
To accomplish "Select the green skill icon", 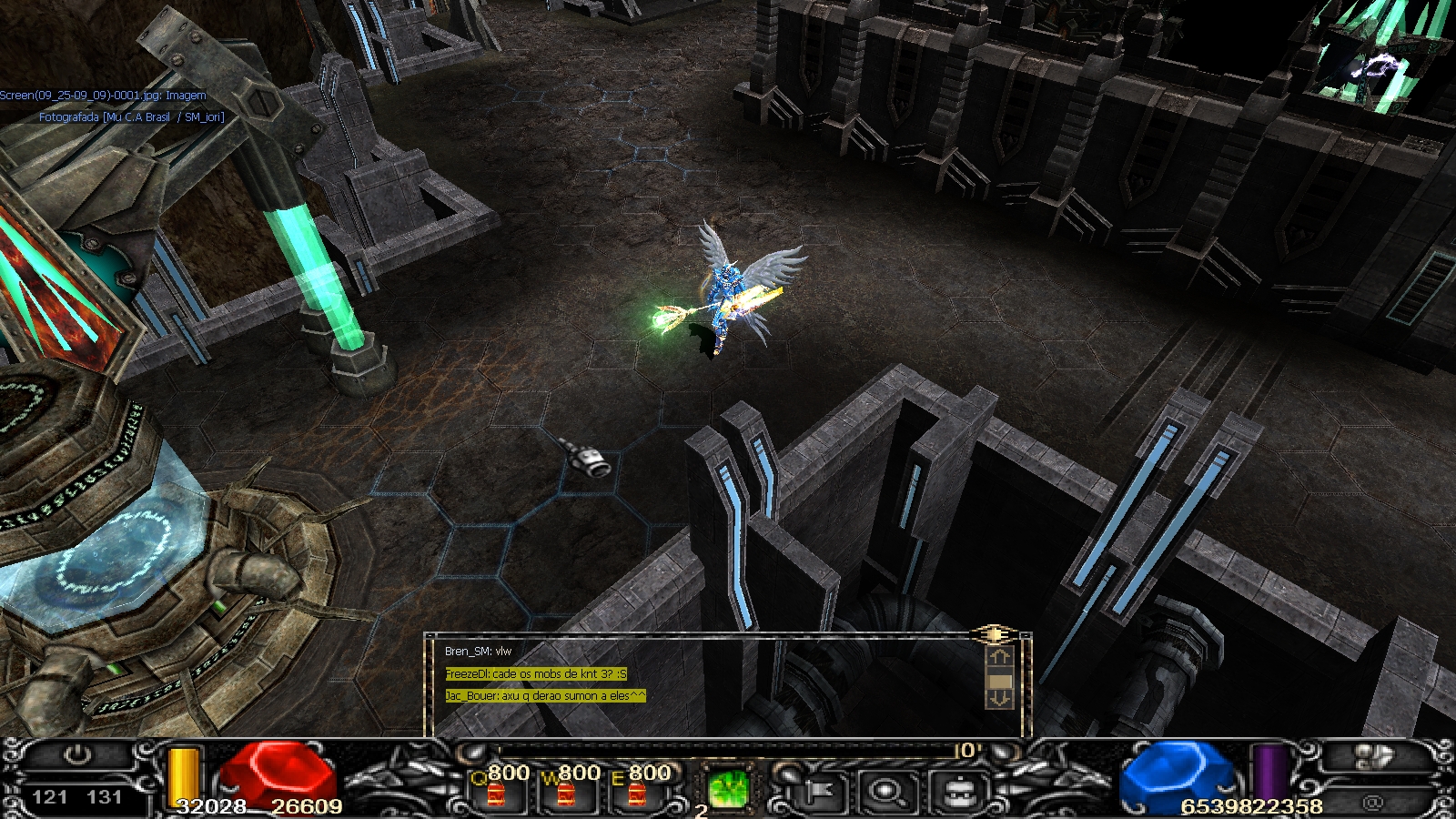I will 728,788.
